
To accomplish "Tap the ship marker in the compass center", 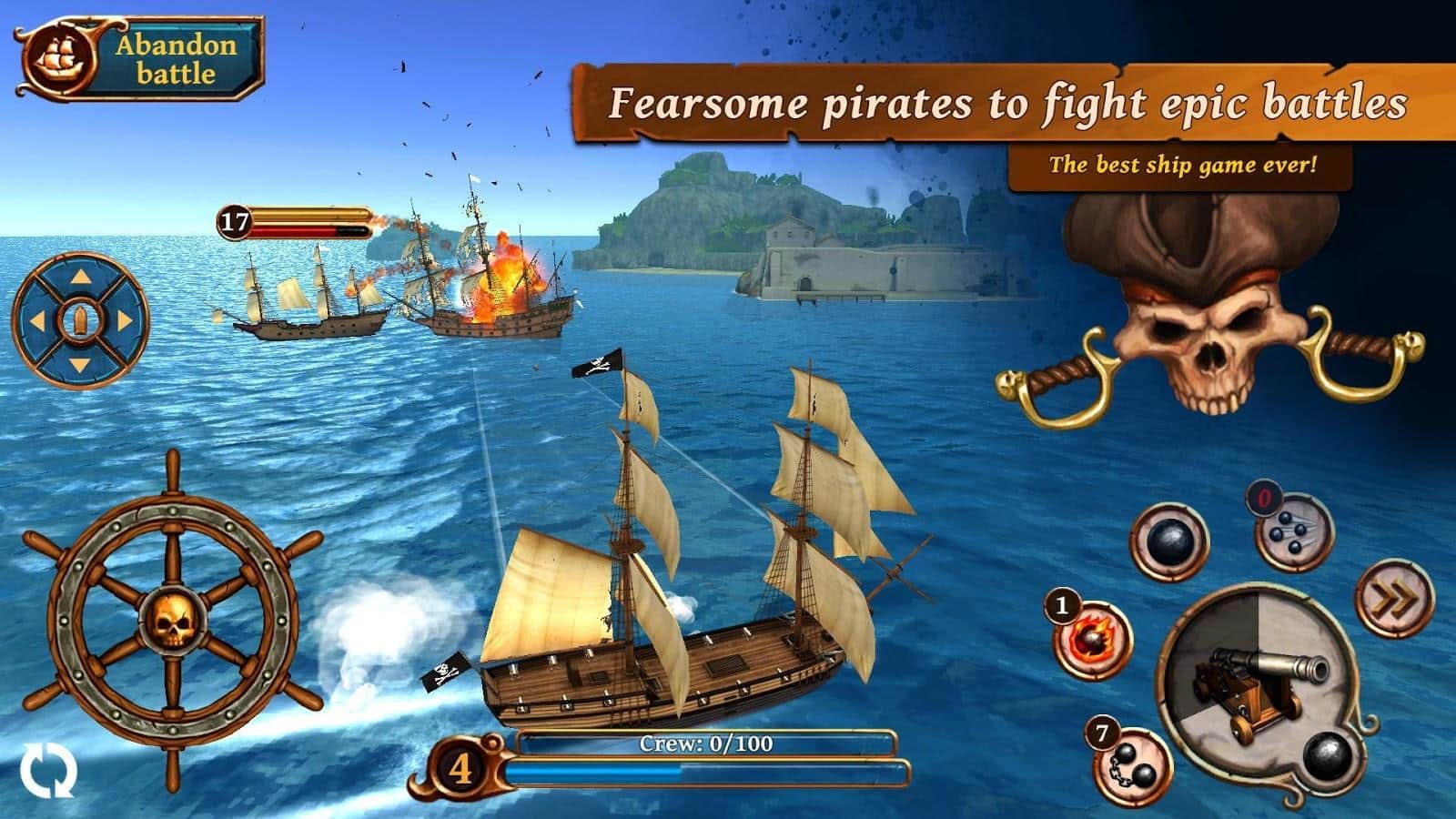I will [80, 322].
